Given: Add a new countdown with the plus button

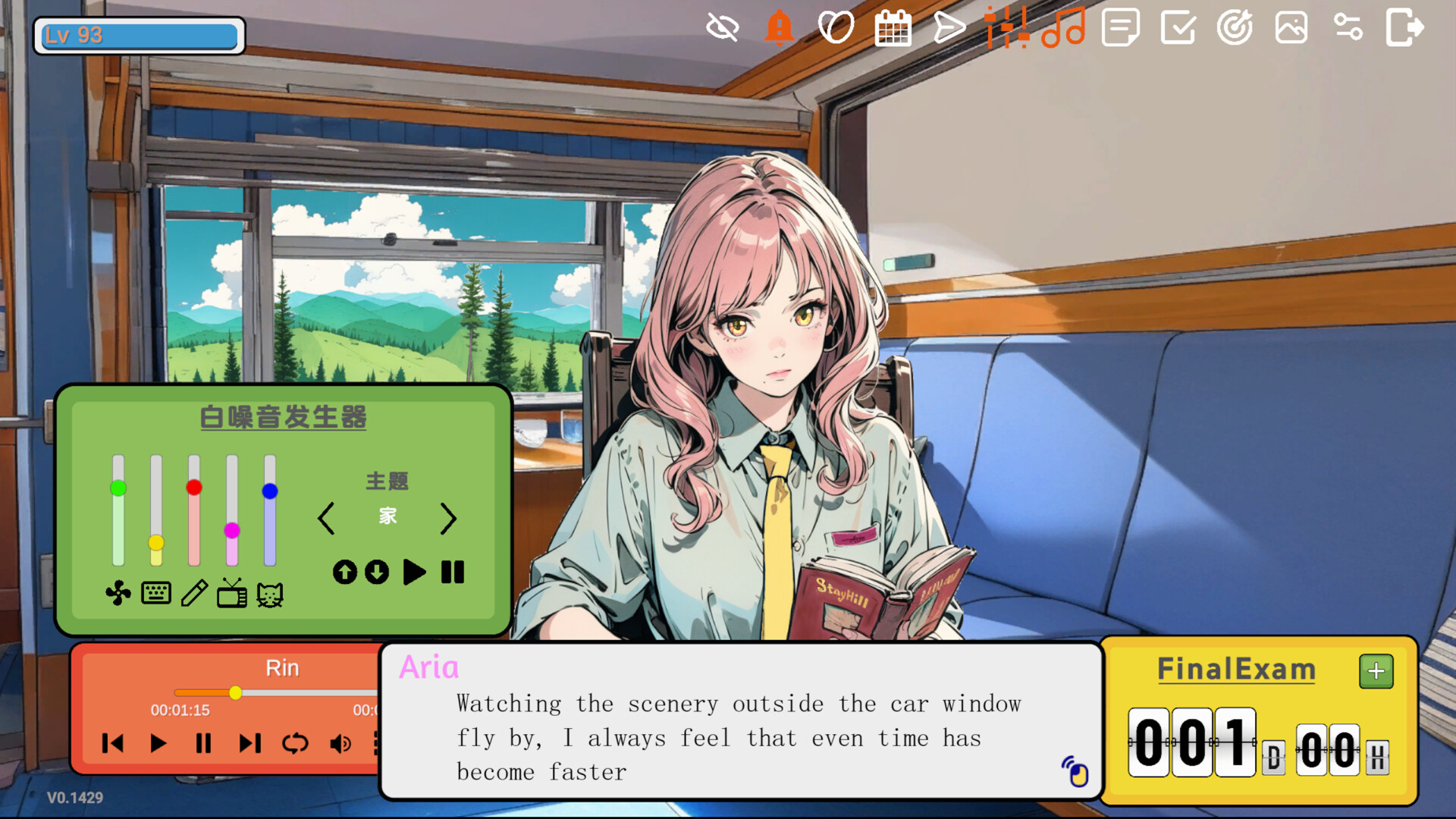Looking at the screenshot, I should pos(1376,670).
